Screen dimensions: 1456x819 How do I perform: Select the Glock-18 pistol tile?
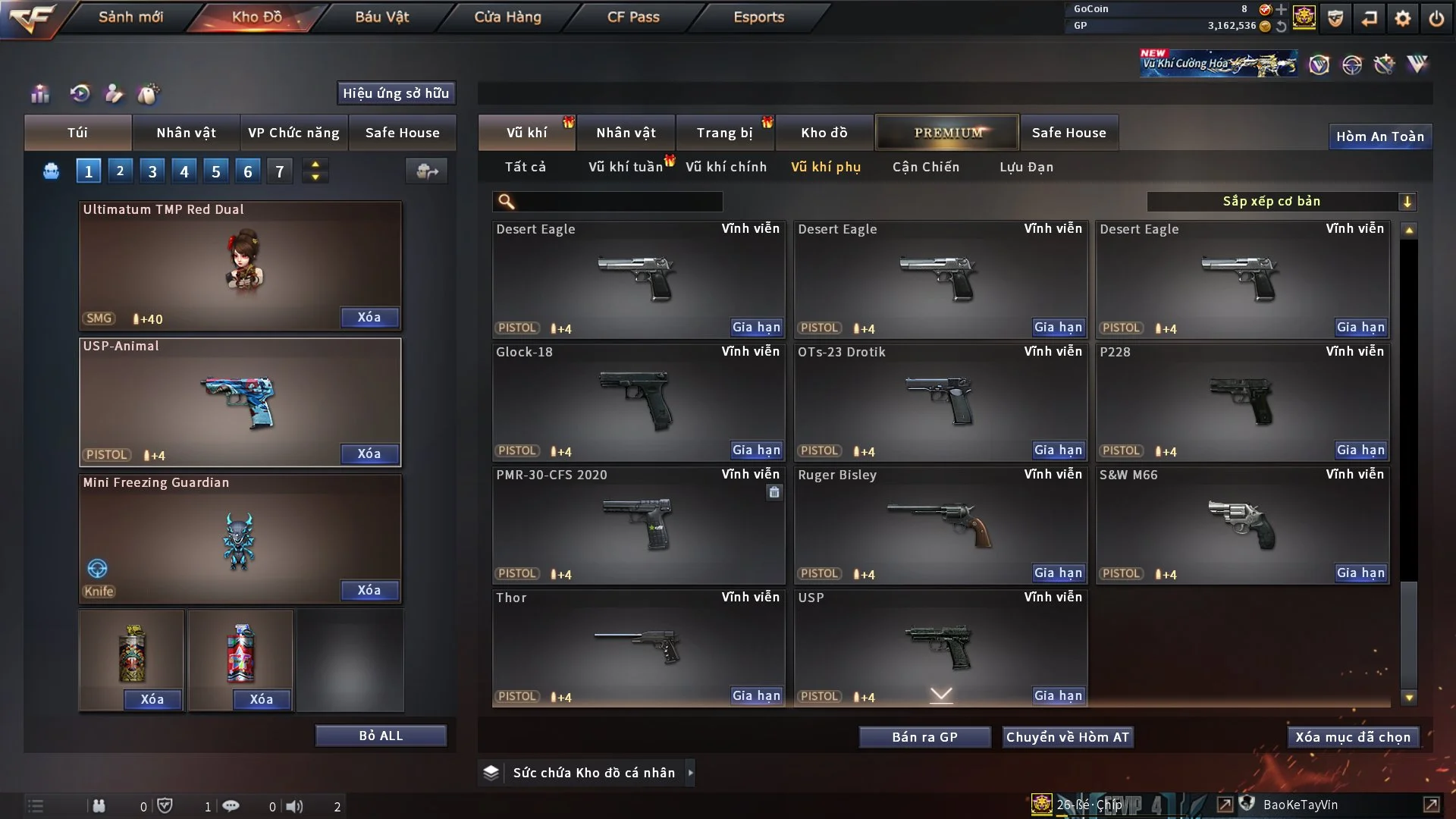pos(637,402)
